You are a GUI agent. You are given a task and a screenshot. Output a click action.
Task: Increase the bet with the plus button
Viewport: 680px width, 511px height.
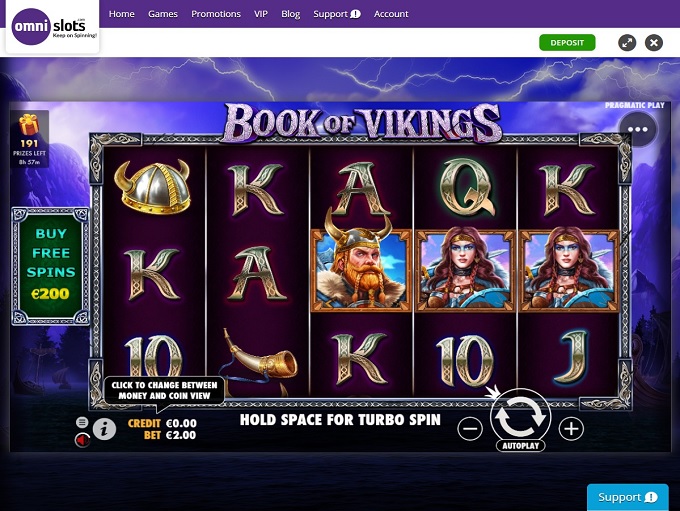click(x=571, y=429)
